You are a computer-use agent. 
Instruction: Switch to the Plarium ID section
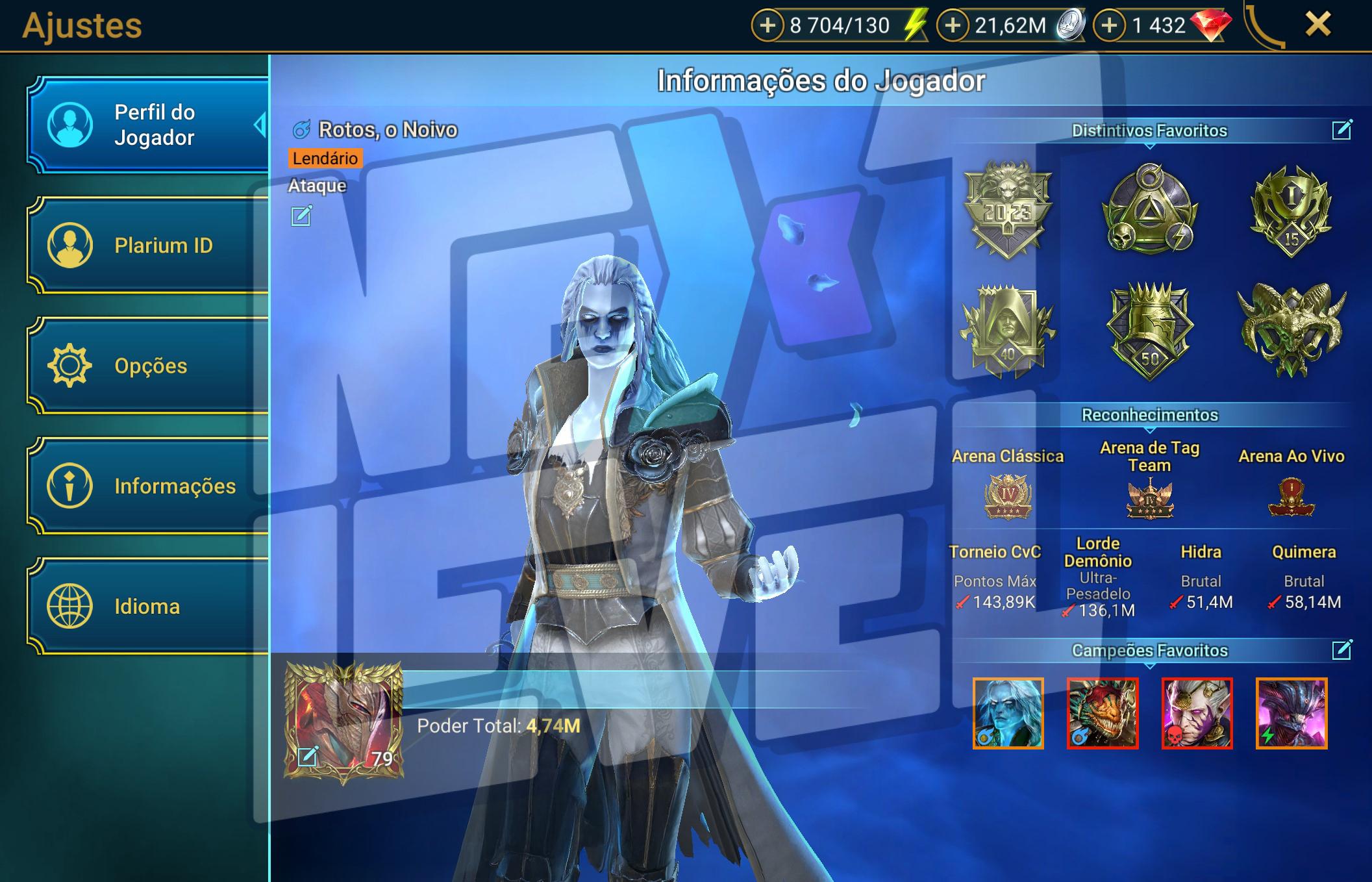(148, 246)
